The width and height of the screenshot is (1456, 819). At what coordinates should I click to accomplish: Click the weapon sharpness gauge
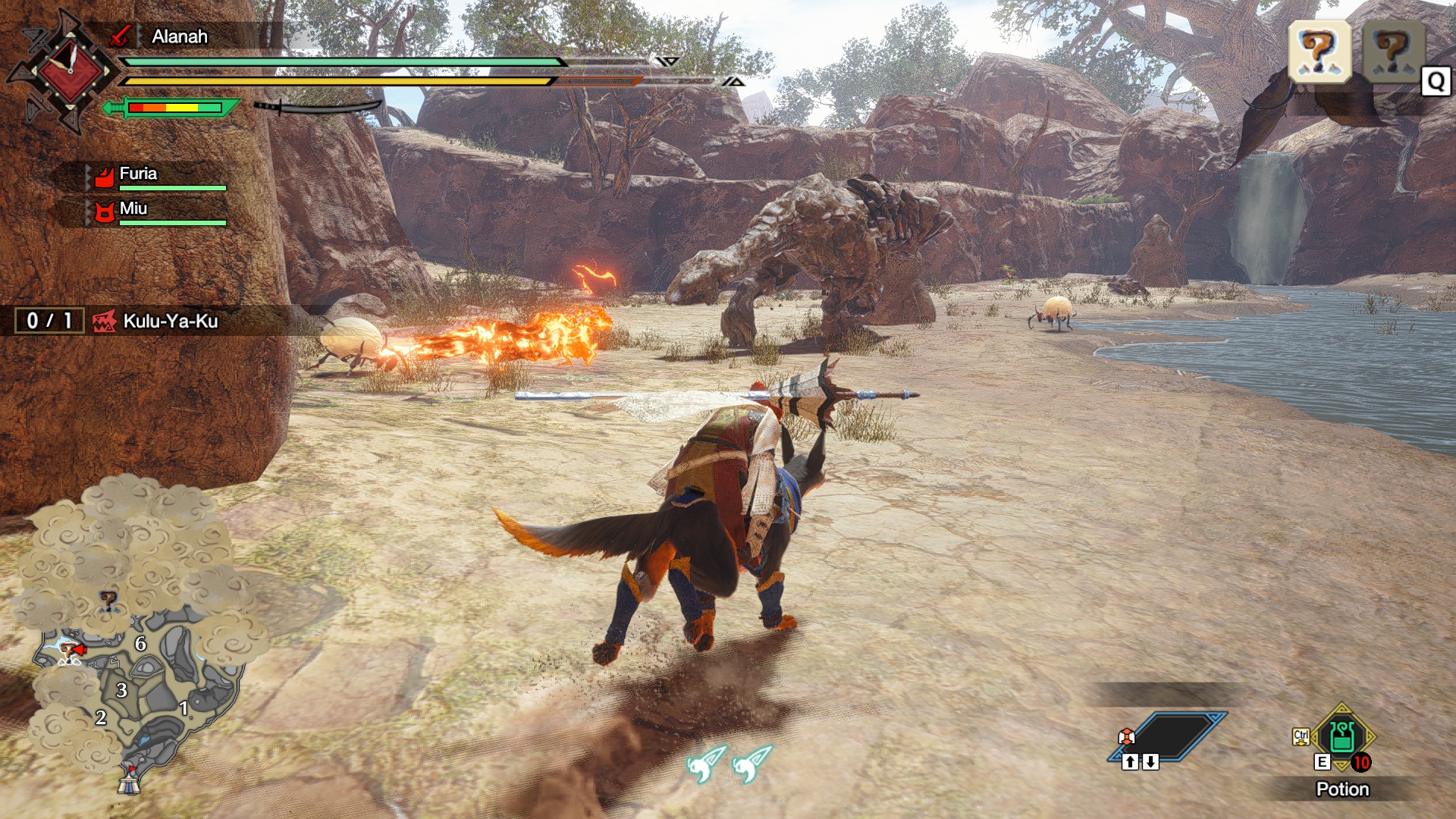[x=174, y=108]
